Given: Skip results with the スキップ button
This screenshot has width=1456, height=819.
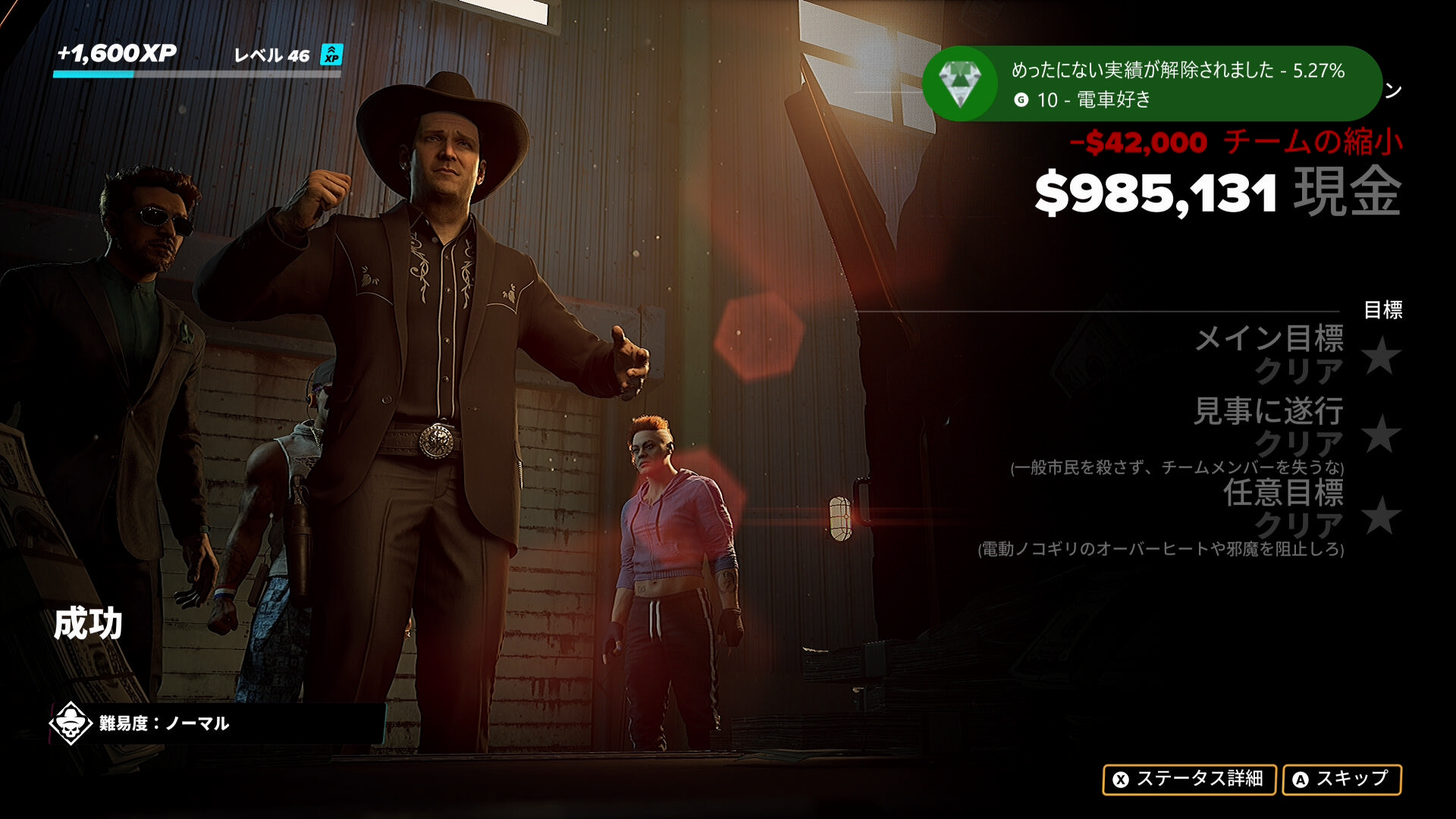Looking at the screenshot, I should pyautogui.click(x=1341, y=780).
